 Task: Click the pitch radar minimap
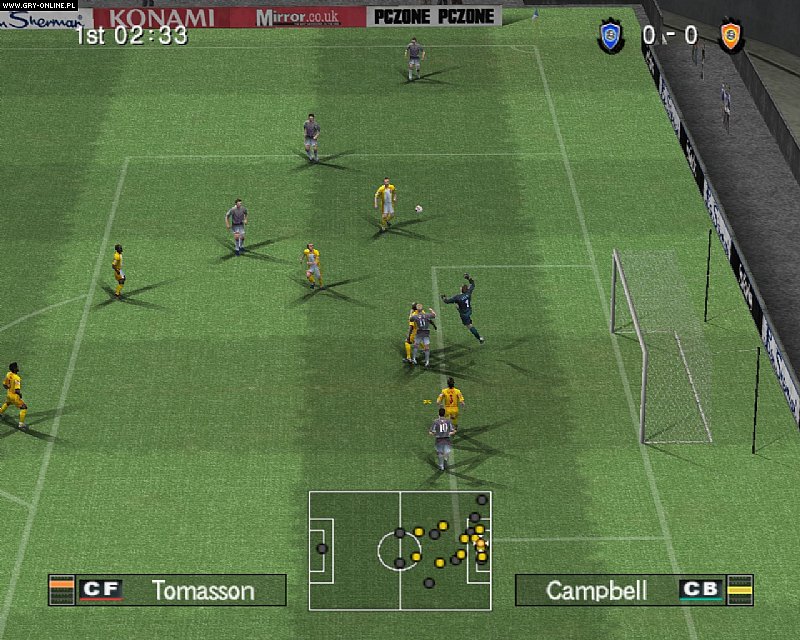(399, 550)
